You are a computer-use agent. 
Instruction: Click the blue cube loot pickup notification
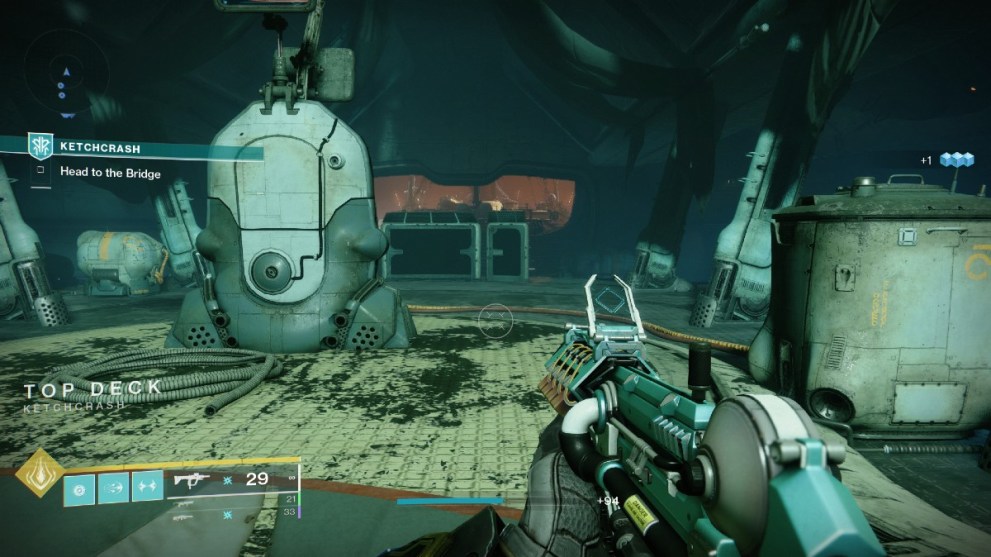coord(955,159)
